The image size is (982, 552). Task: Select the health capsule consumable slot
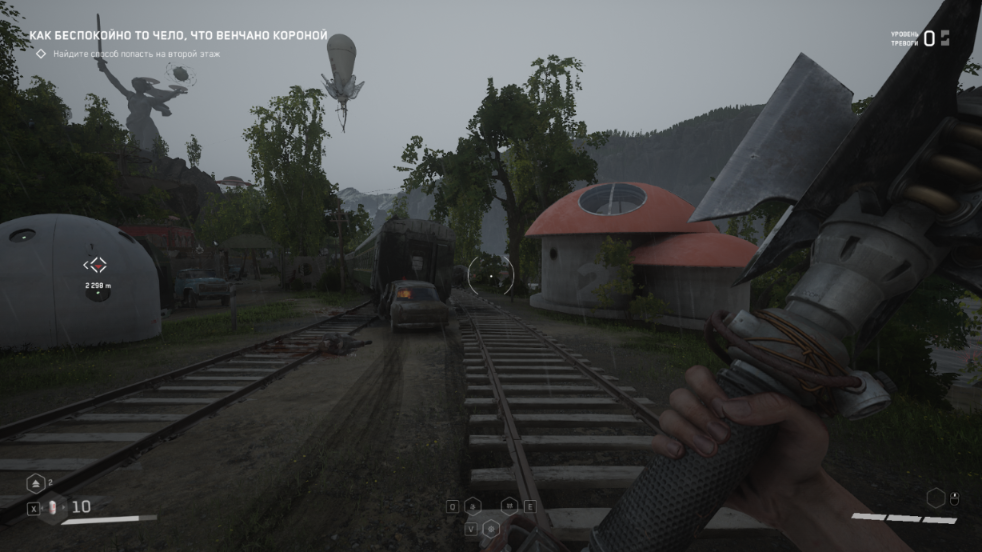55,508
